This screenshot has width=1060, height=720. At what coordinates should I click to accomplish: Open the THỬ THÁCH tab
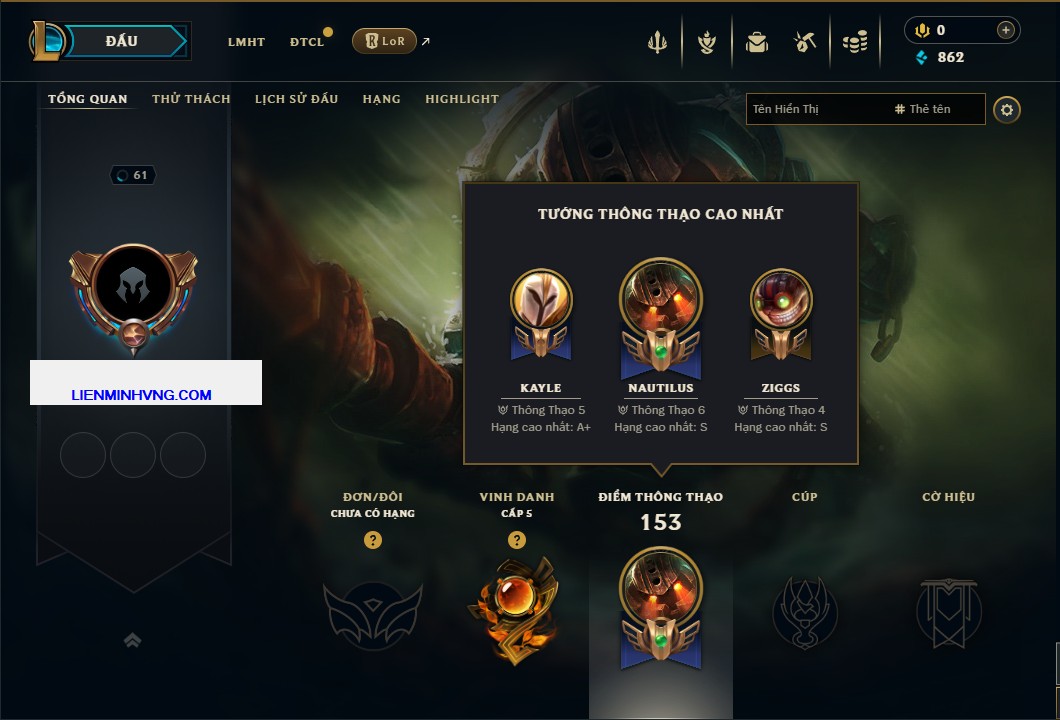tap(191, 99)
